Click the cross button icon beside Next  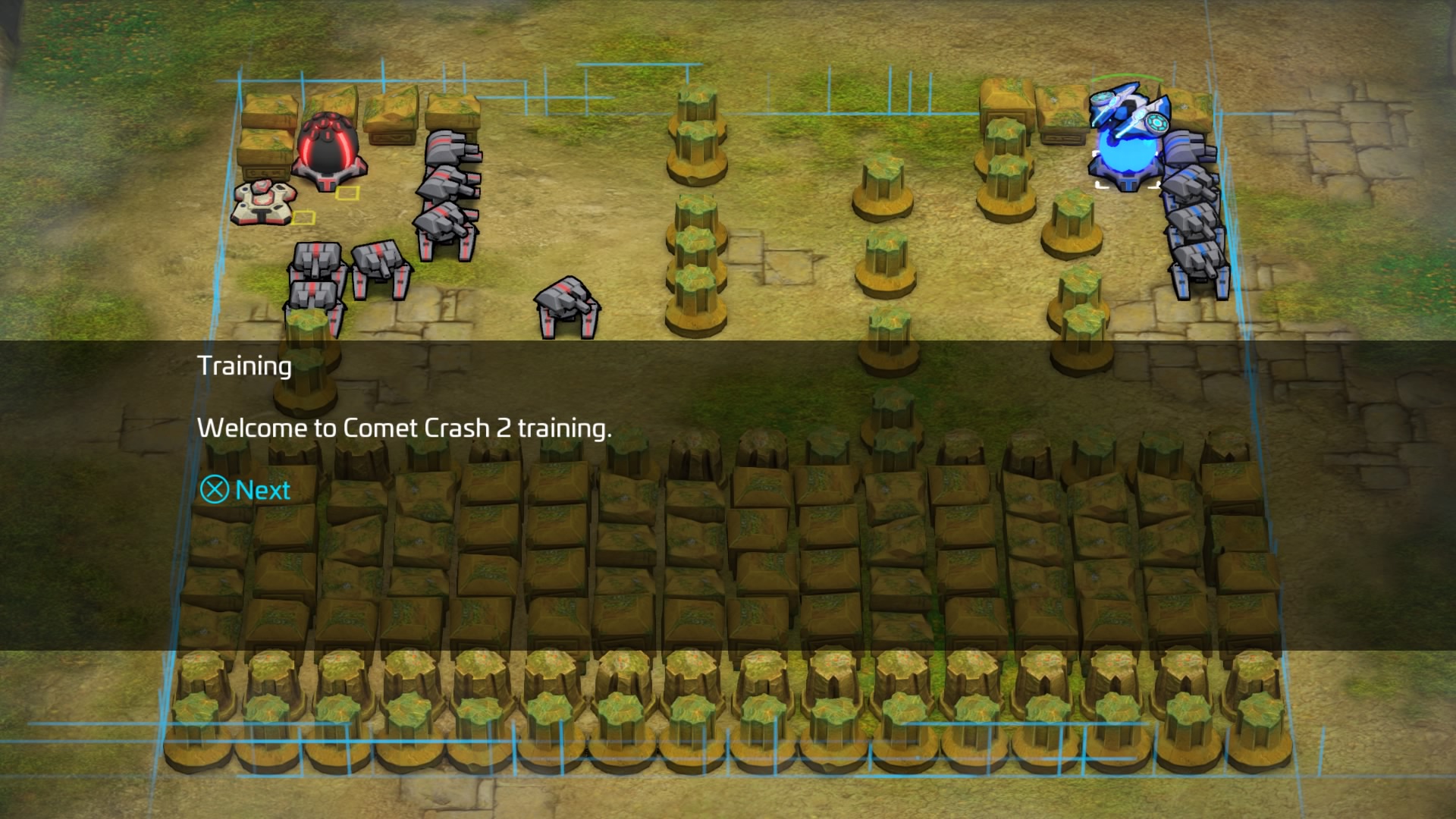click(x=213, y=491)
